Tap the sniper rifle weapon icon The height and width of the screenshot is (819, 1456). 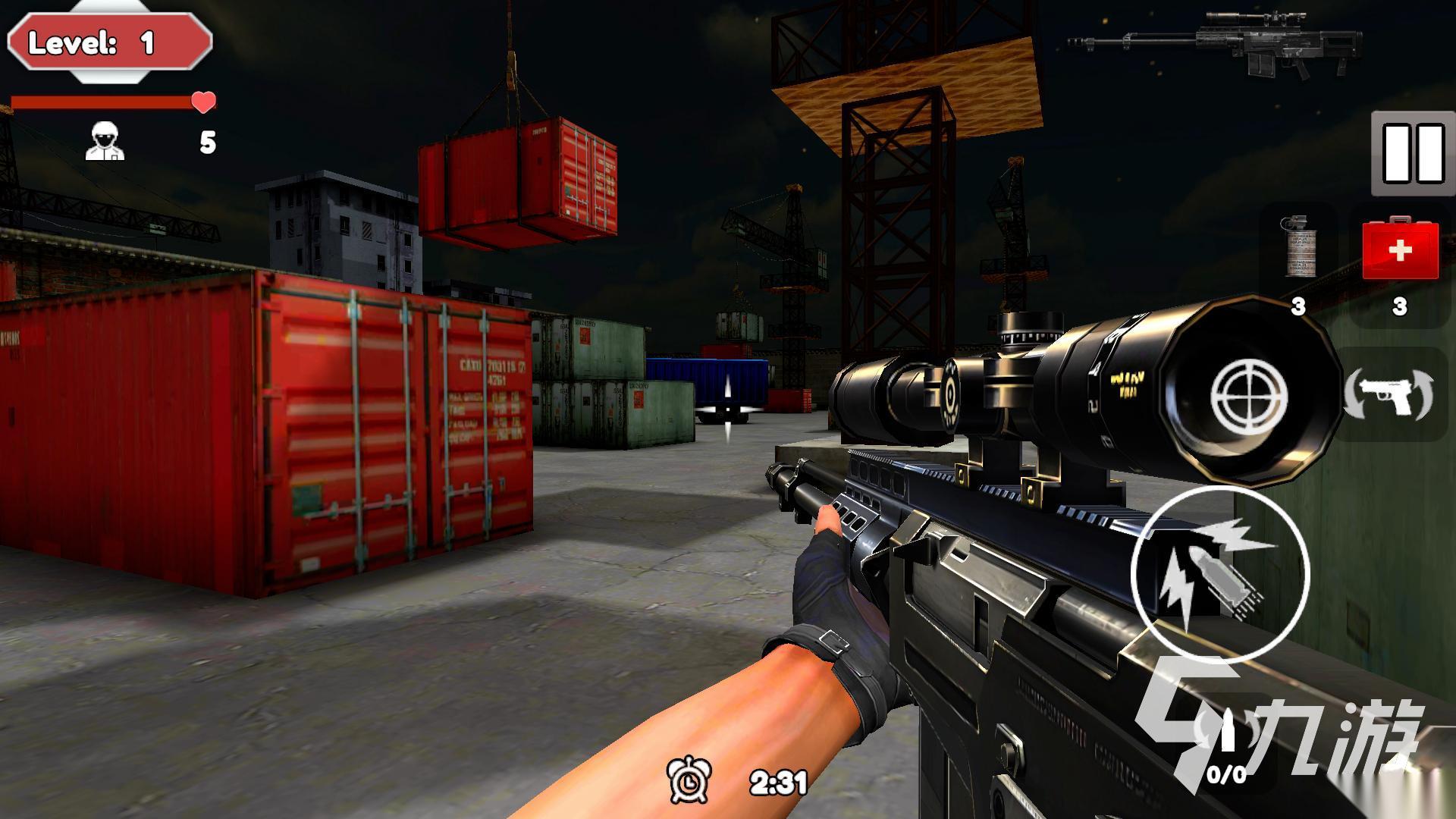tap(1216, 43)
